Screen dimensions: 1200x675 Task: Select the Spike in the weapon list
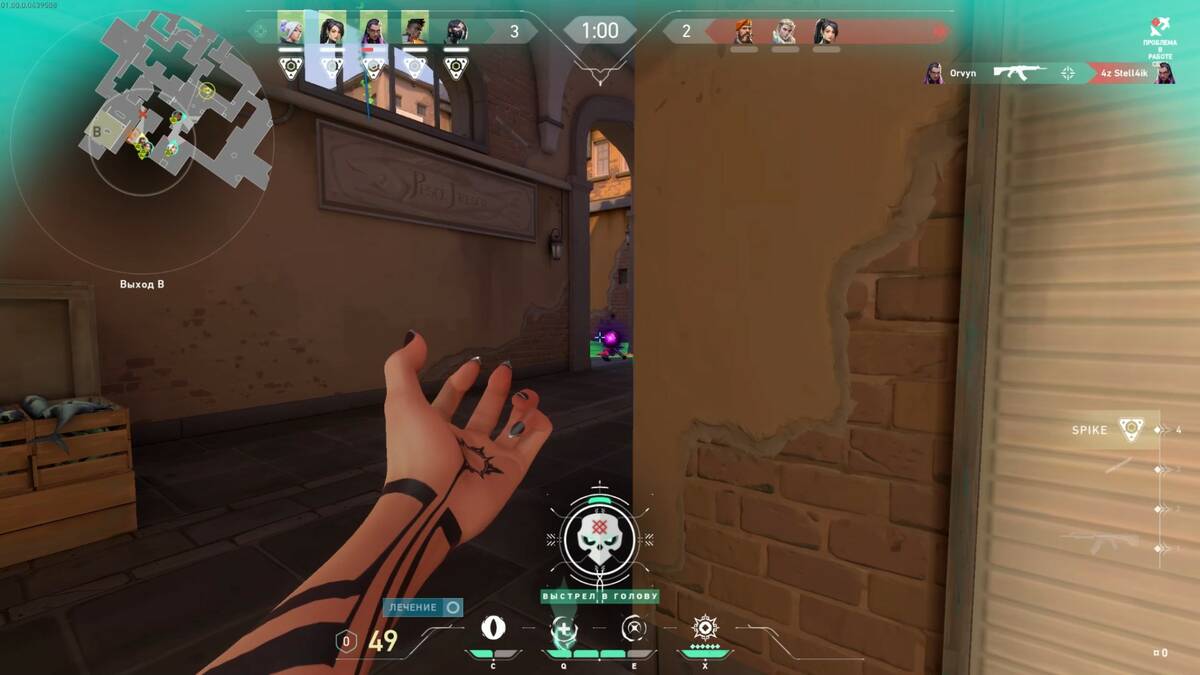[1129, 430]
